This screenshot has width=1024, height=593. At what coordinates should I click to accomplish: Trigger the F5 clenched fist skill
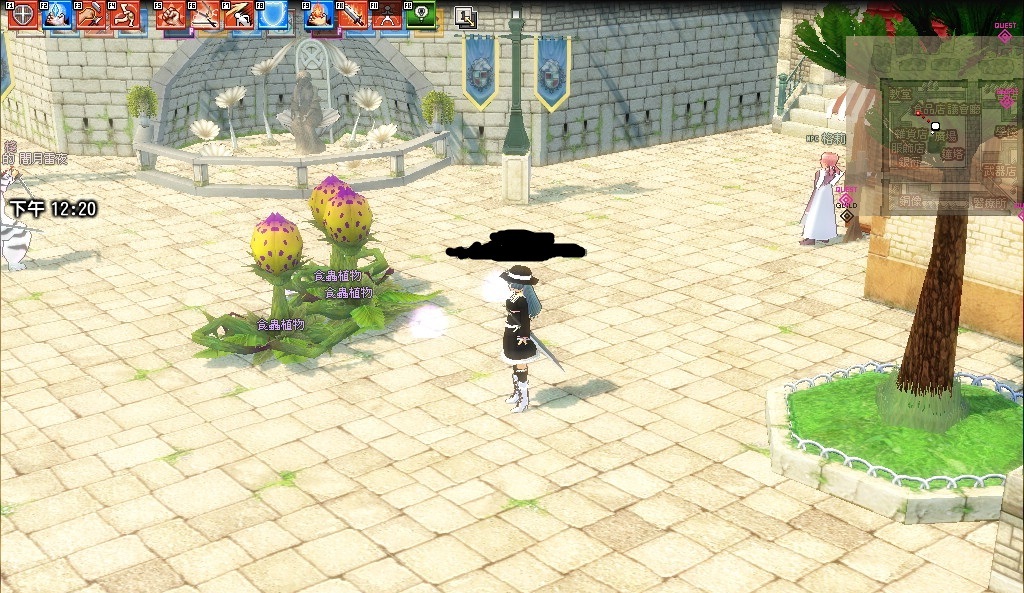[172, 16]
